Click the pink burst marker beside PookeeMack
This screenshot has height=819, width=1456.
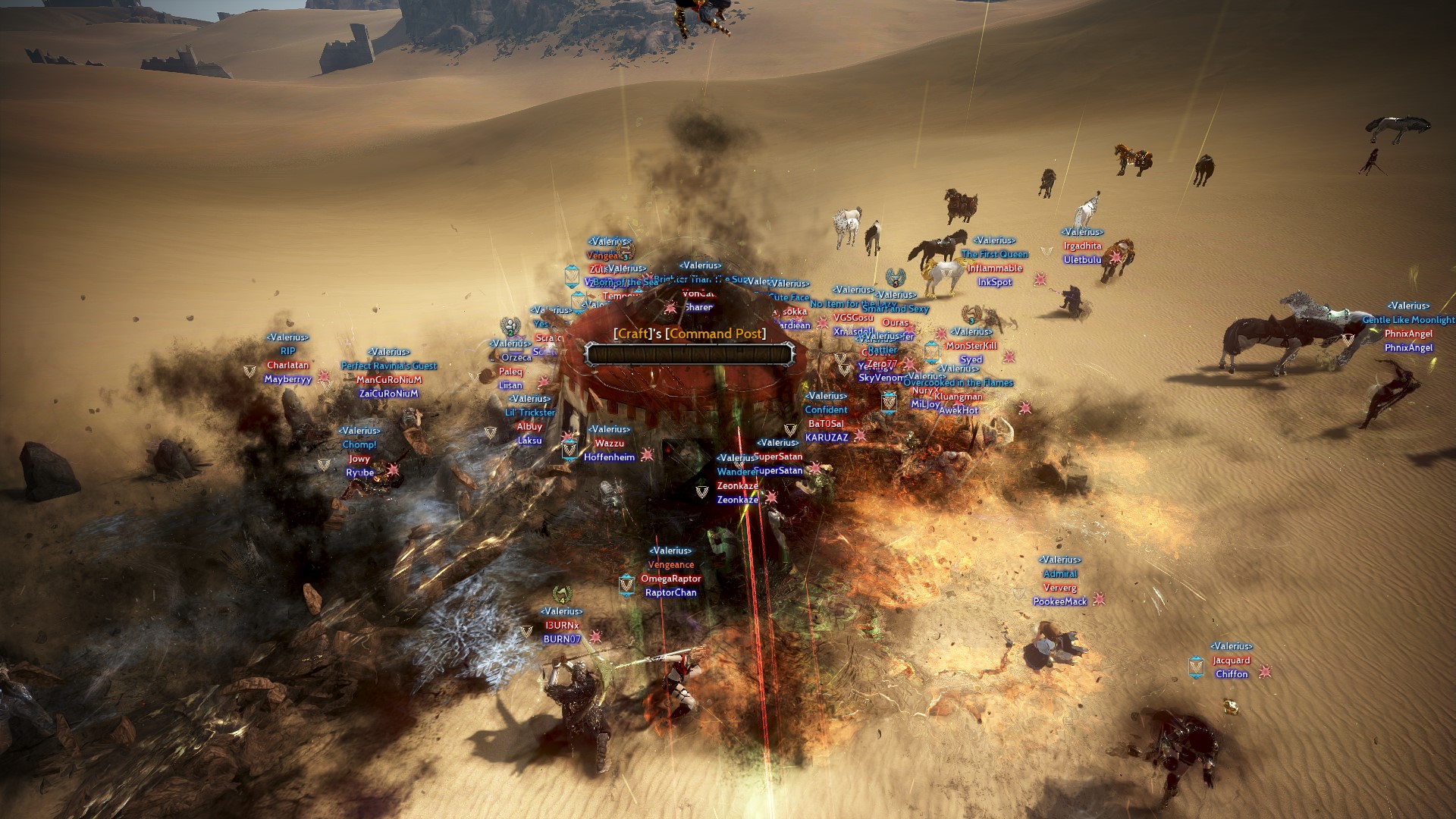click(1099, 601)
